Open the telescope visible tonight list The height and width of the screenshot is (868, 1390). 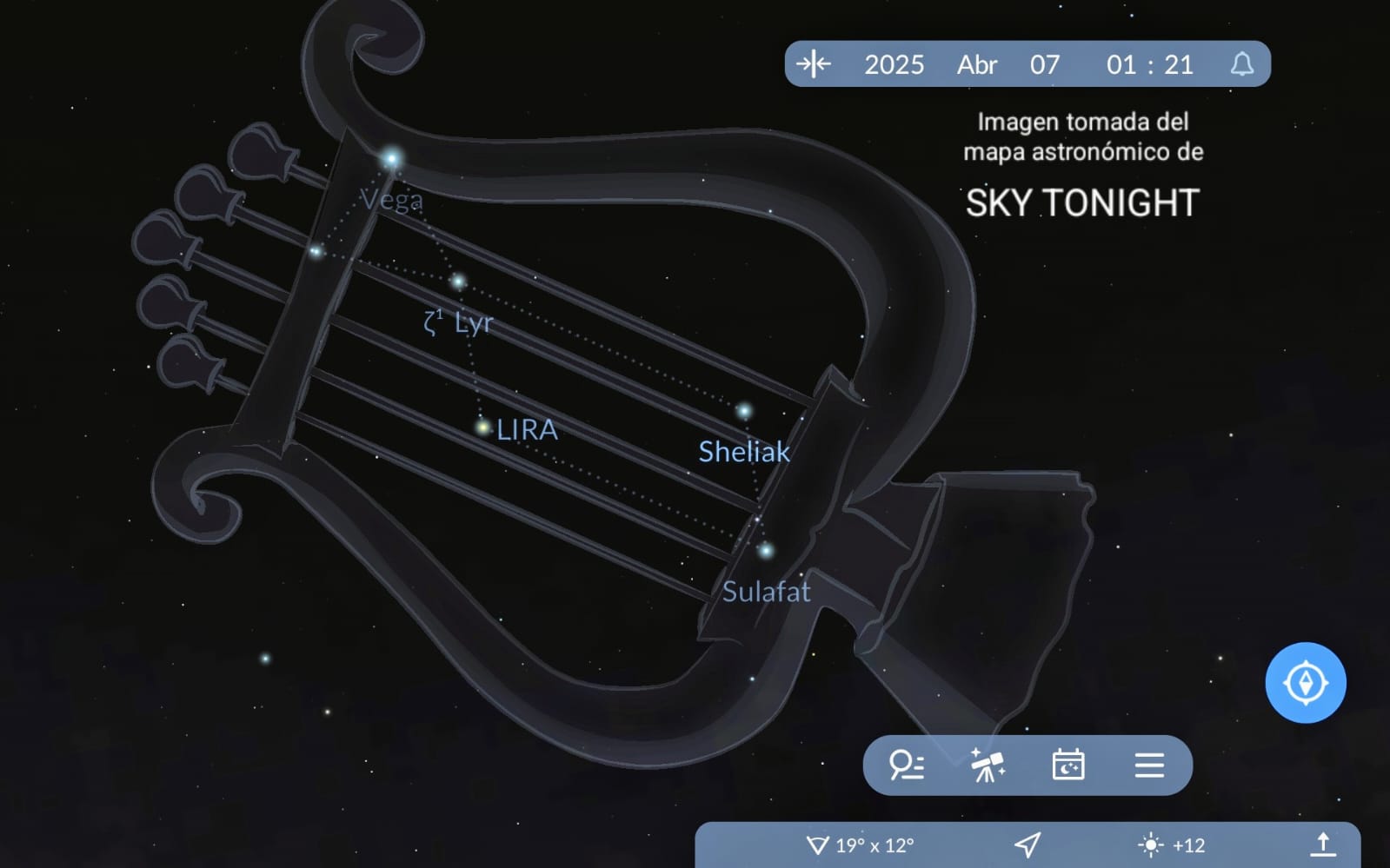(x=988, y=765)
